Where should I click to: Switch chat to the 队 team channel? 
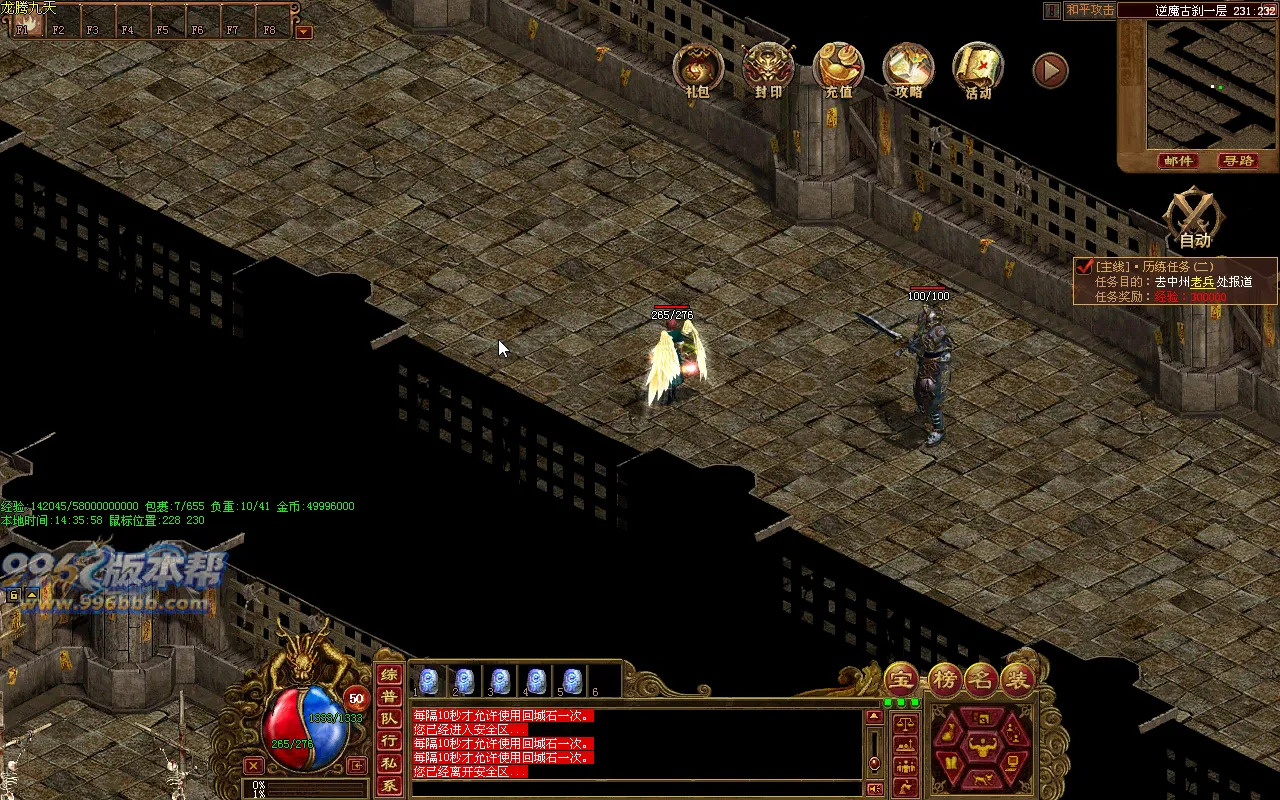[x=389, y=718]
